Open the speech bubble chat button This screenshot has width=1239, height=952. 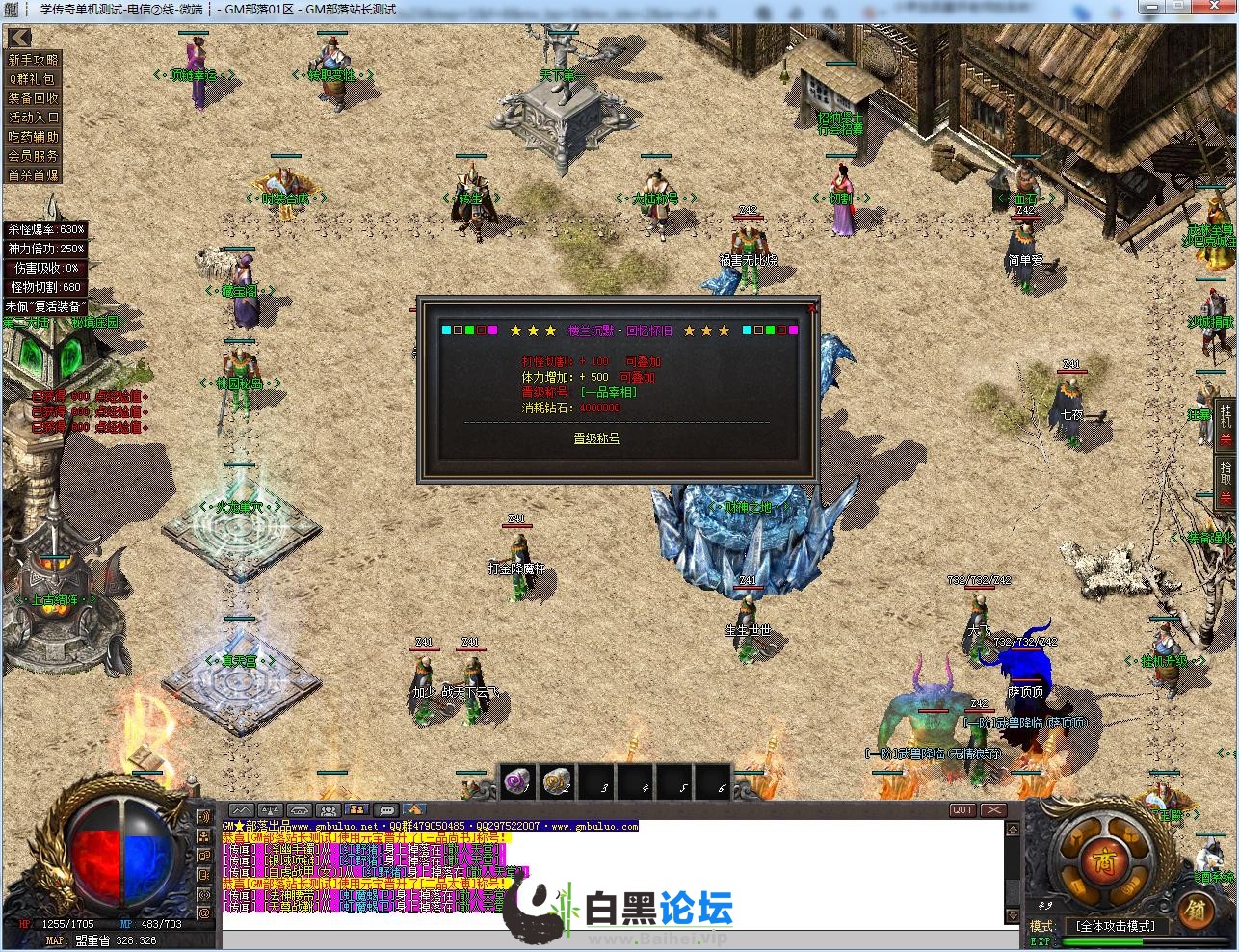coord(386,810)
